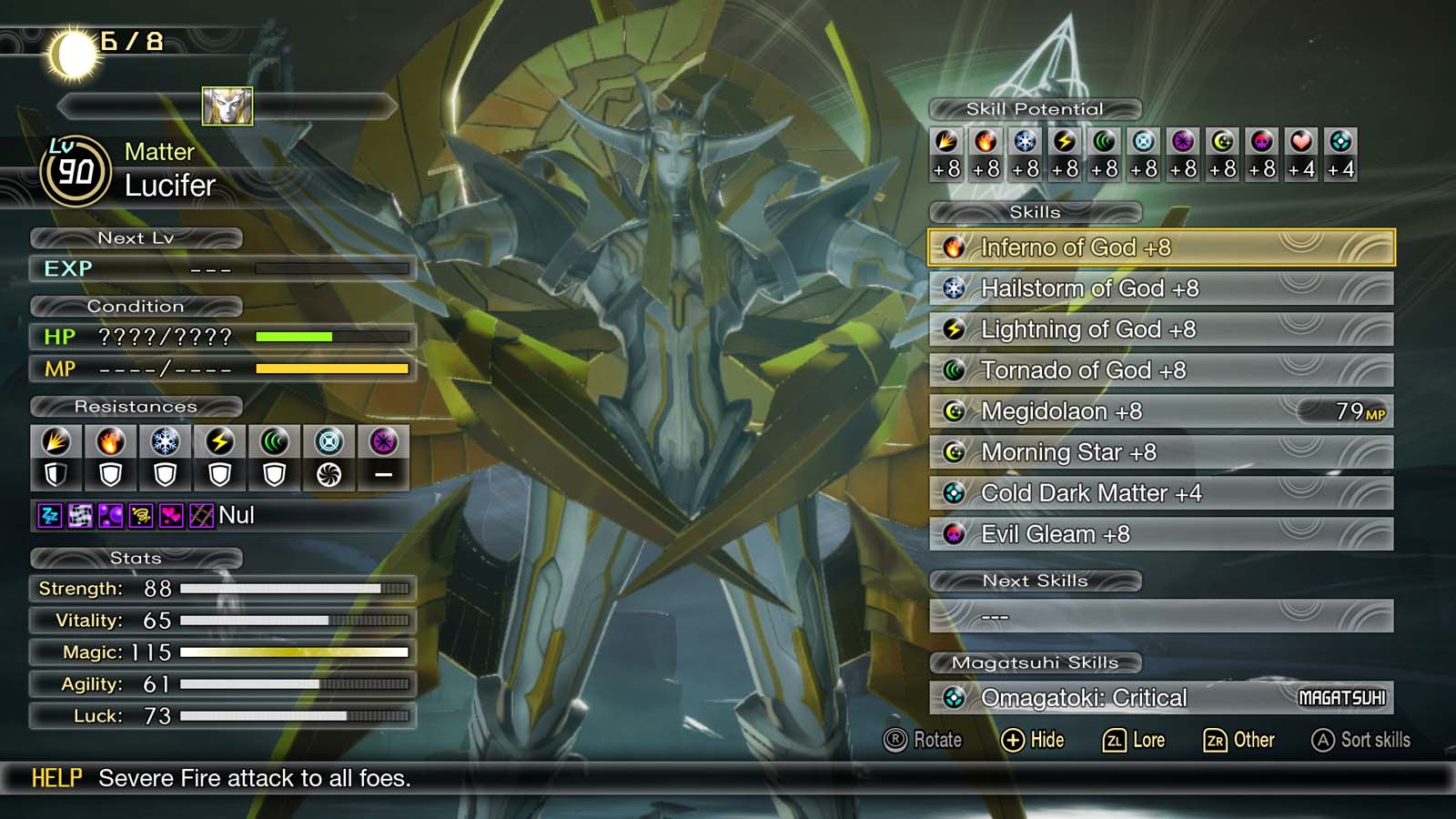The height and width of the screenshot is (819, 1456).
Task: Hide the demon stats overlay
Action: coord(1035,740)
